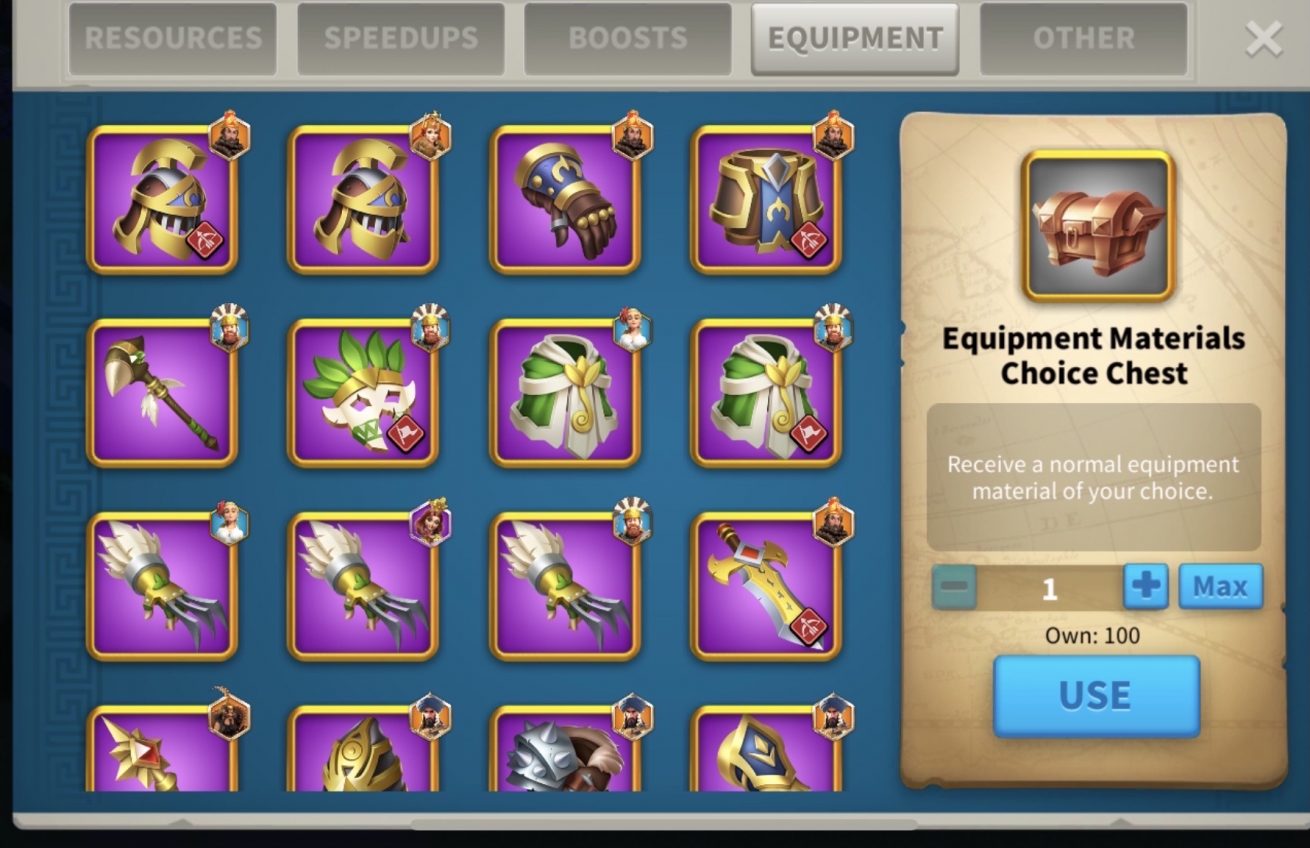
Task: Go to the Other tab
Action: click(1083, 39)
